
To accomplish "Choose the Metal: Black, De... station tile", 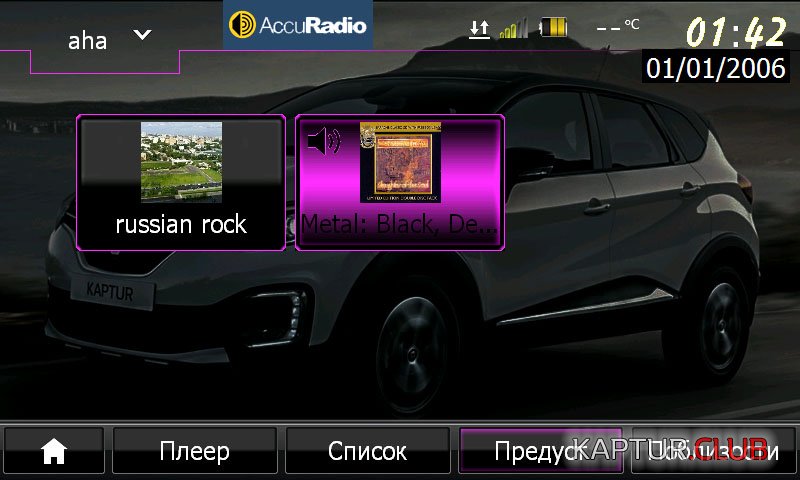I will tap(400, 181).
